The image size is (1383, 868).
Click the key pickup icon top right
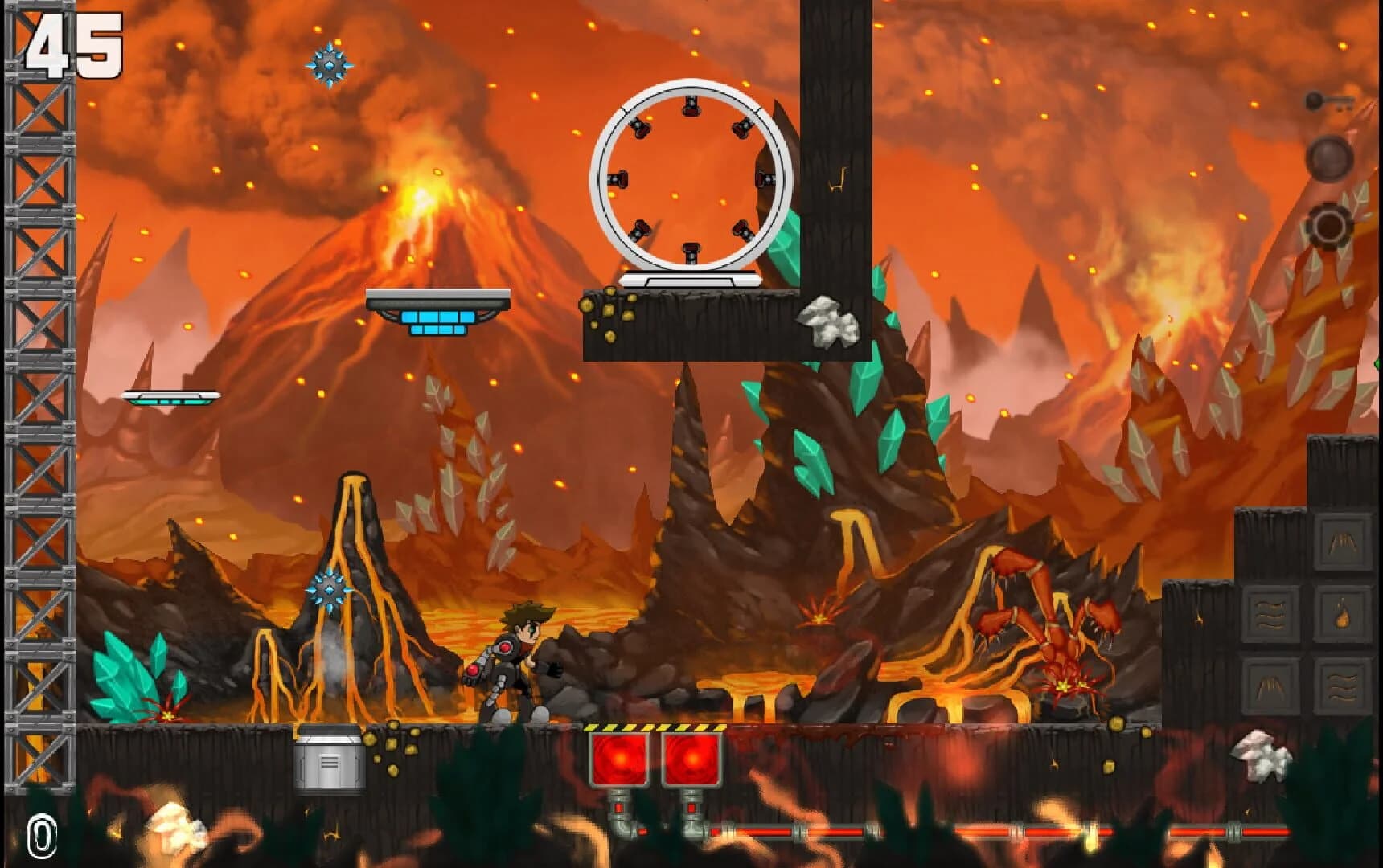click(x=1329, y=102)
